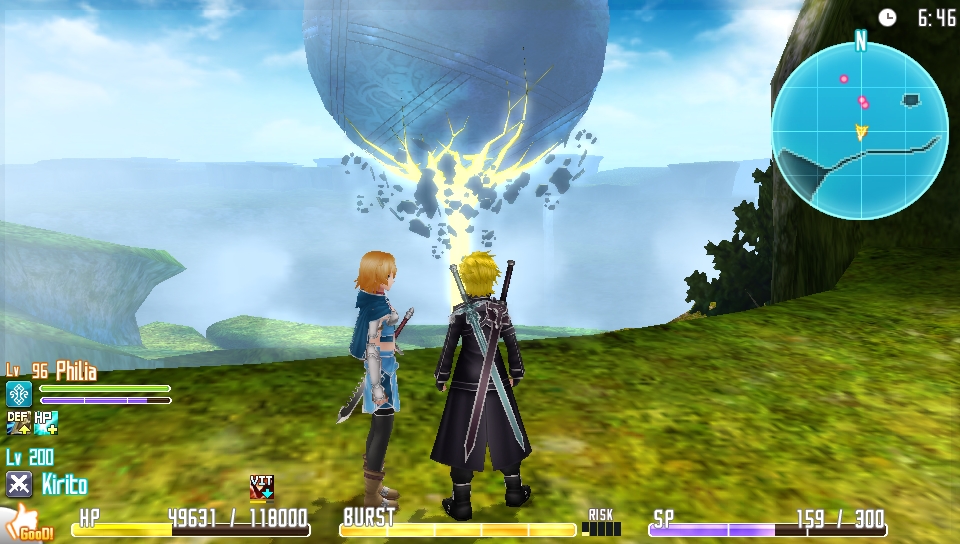960x544 pixels.
Task: Click the N compass marker on minimap
Action: click(860, 40)
